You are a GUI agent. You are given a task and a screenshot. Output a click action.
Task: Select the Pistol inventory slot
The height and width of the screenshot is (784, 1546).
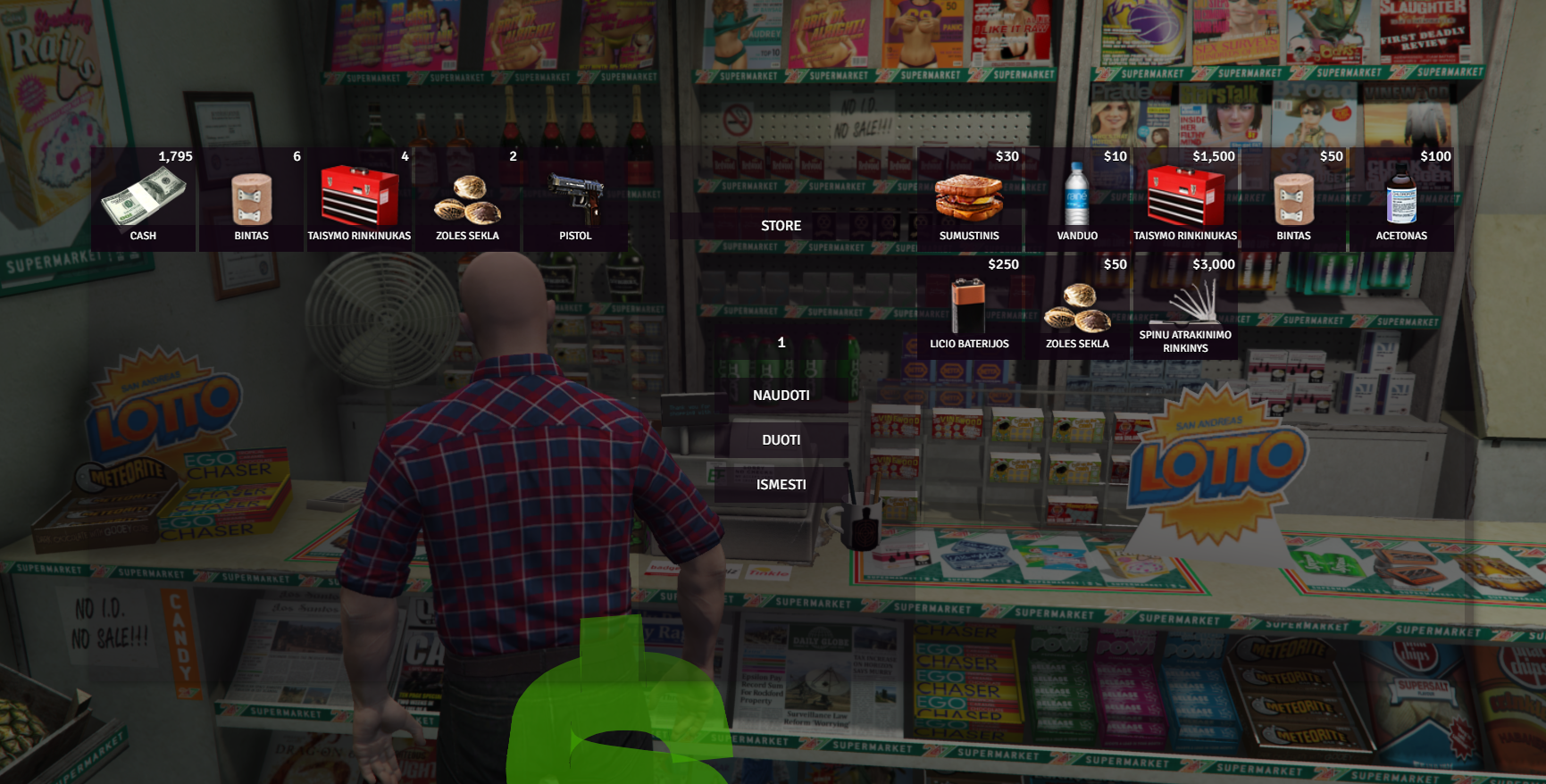pyautogui.click(x=575, y=199)
